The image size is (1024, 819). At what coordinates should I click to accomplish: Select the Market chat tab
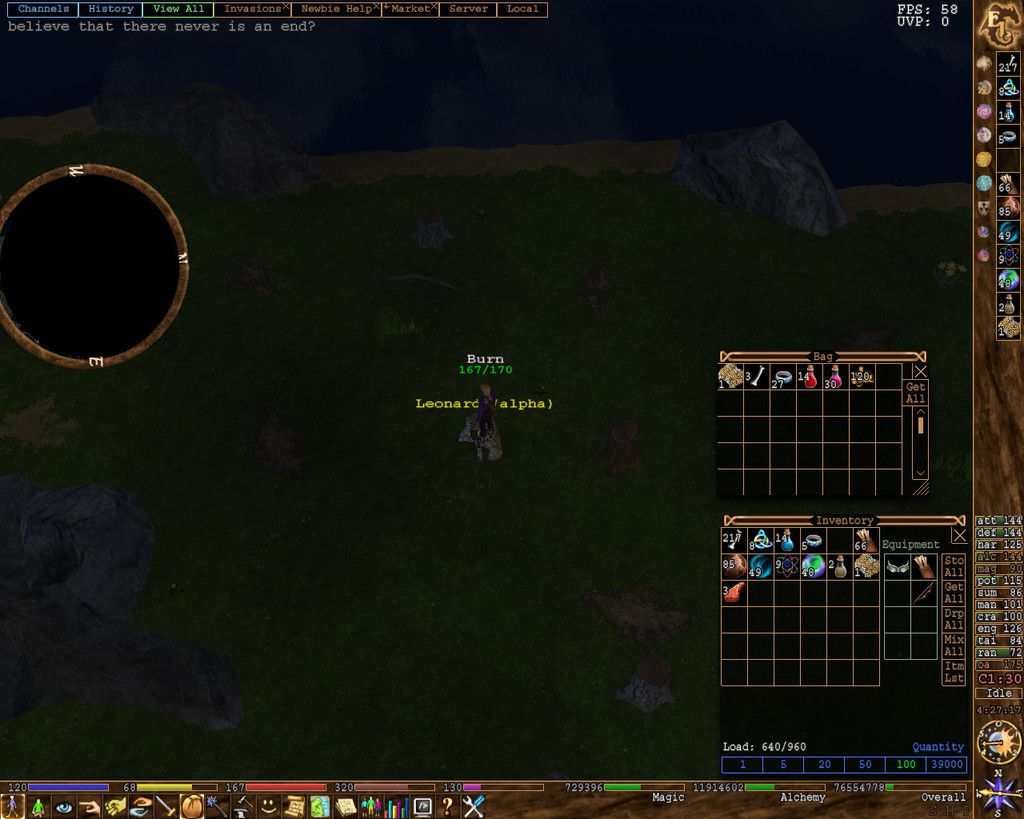[410, 9]
